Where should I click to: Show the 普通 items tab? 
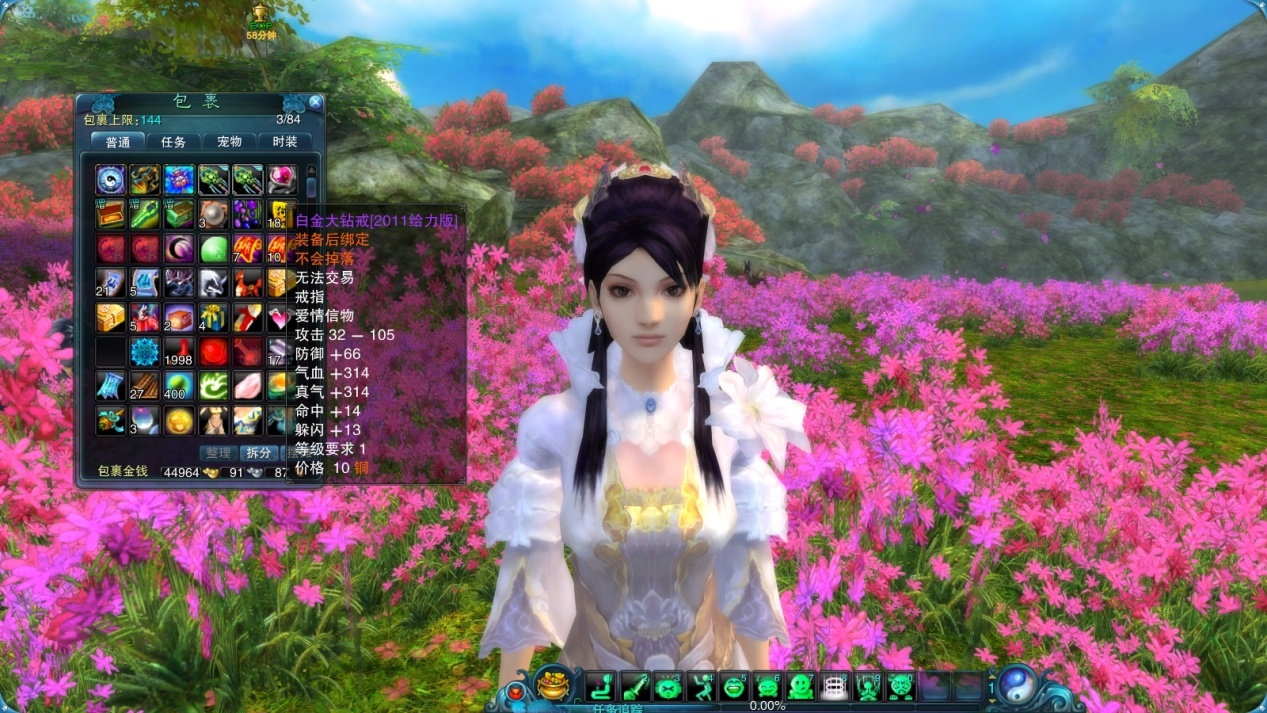pyautogui.click(x=118, y=142)
